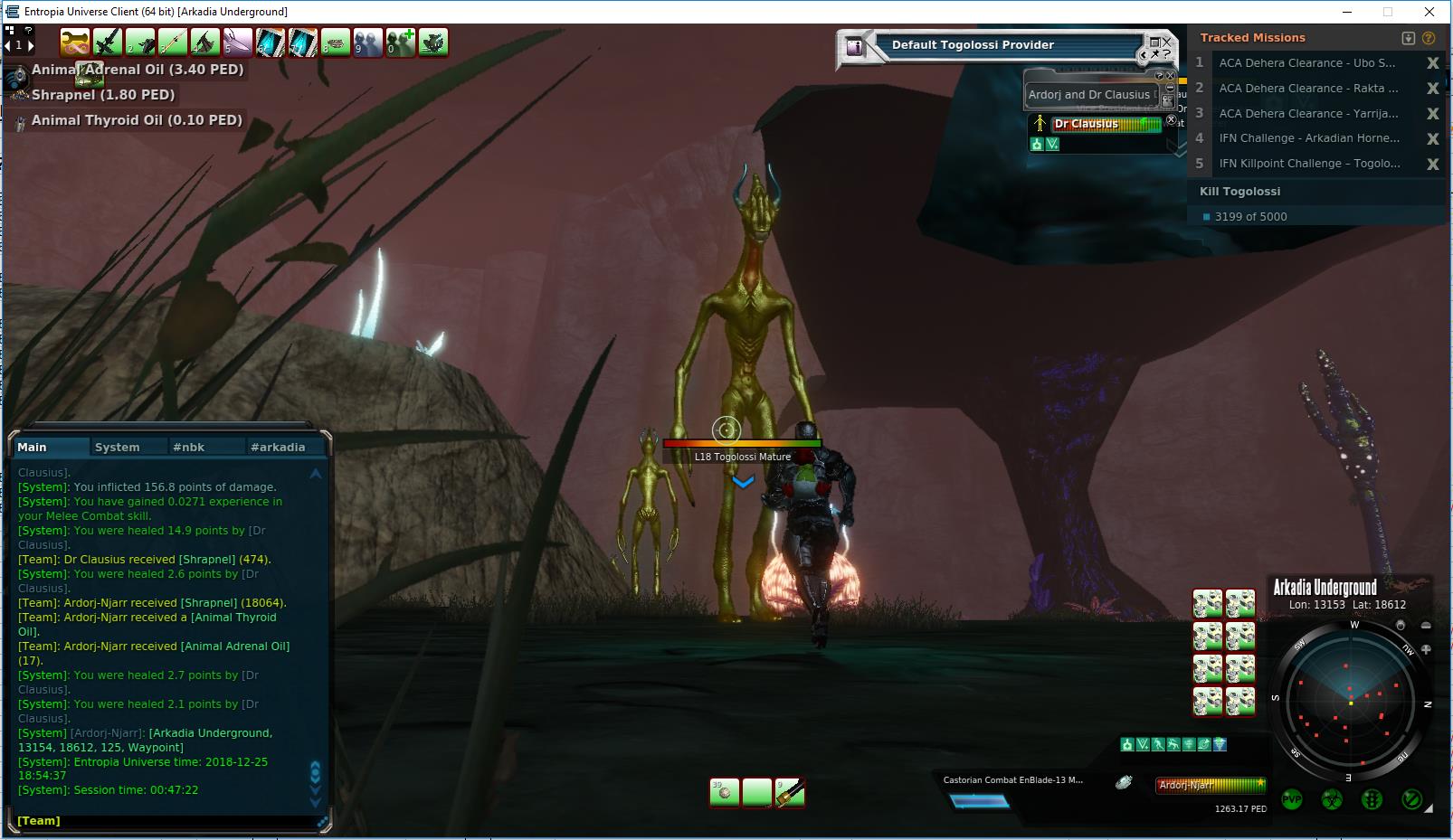Close the Entropia Universe Client window

click(x=1429, y=12)
